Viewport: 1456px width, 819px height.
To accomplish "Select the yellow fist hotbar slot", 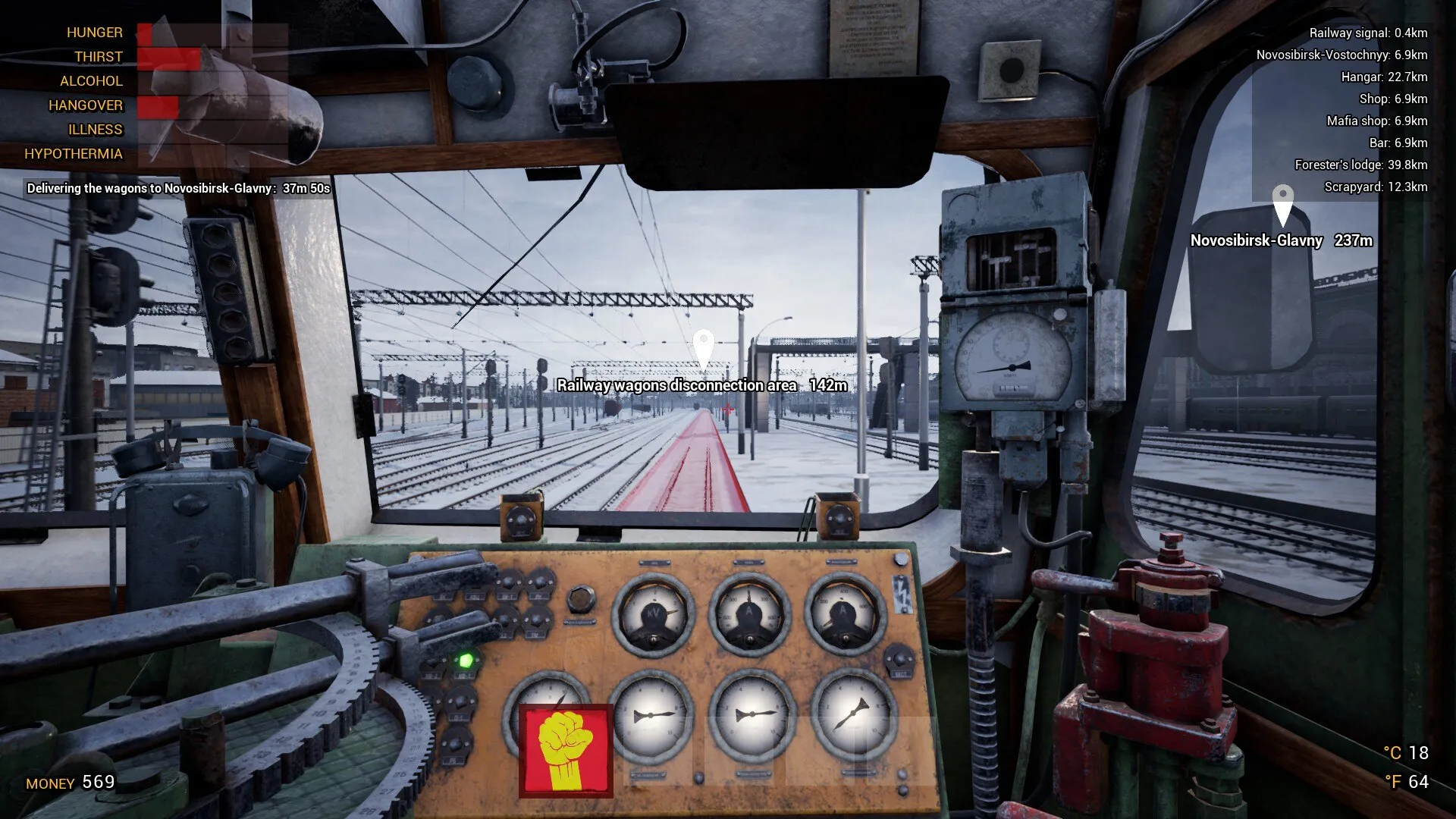I will 566,751.
